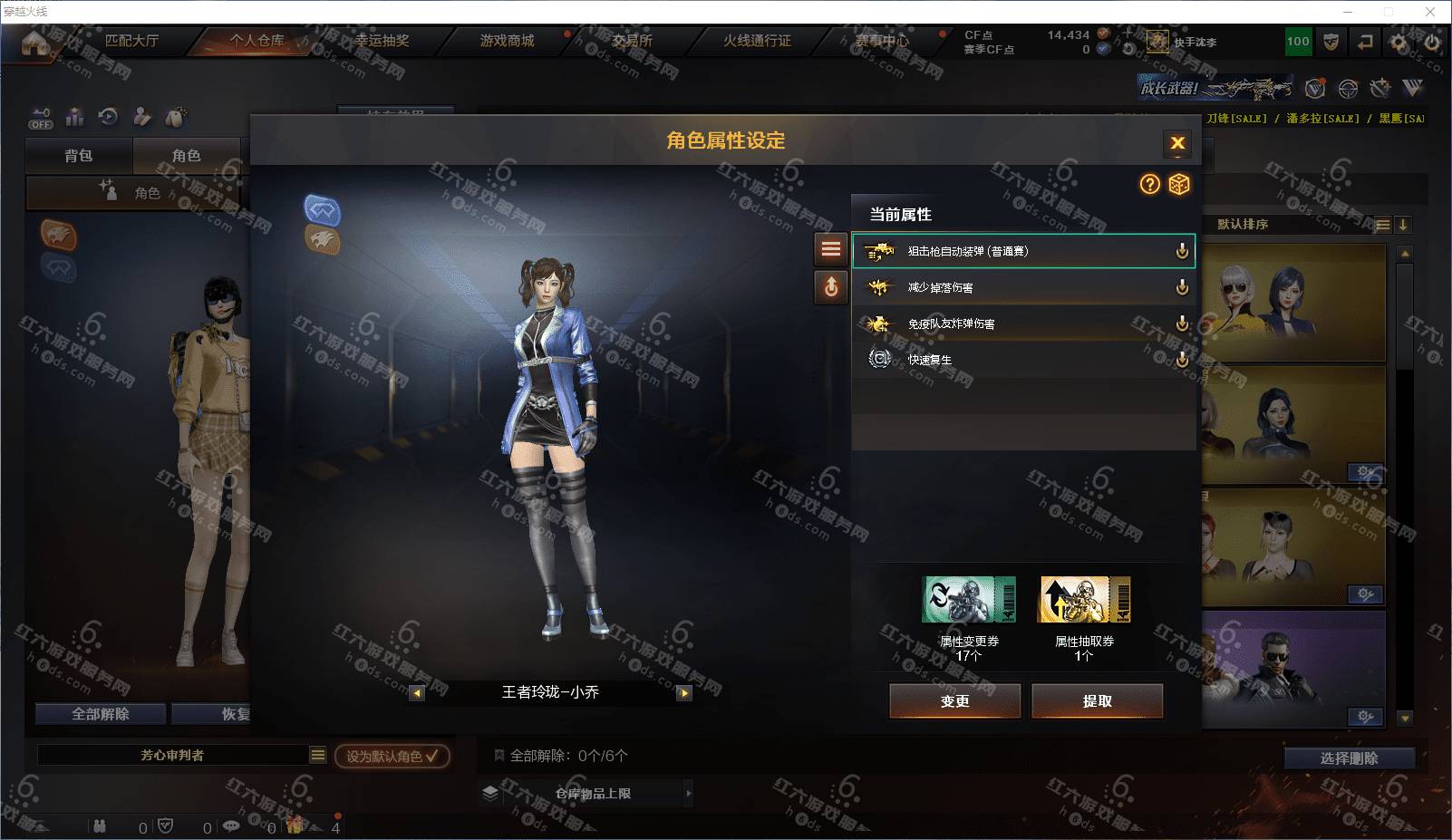Open the settings gear icon
Screen dimensions: 1452x840
(1399, 42)
